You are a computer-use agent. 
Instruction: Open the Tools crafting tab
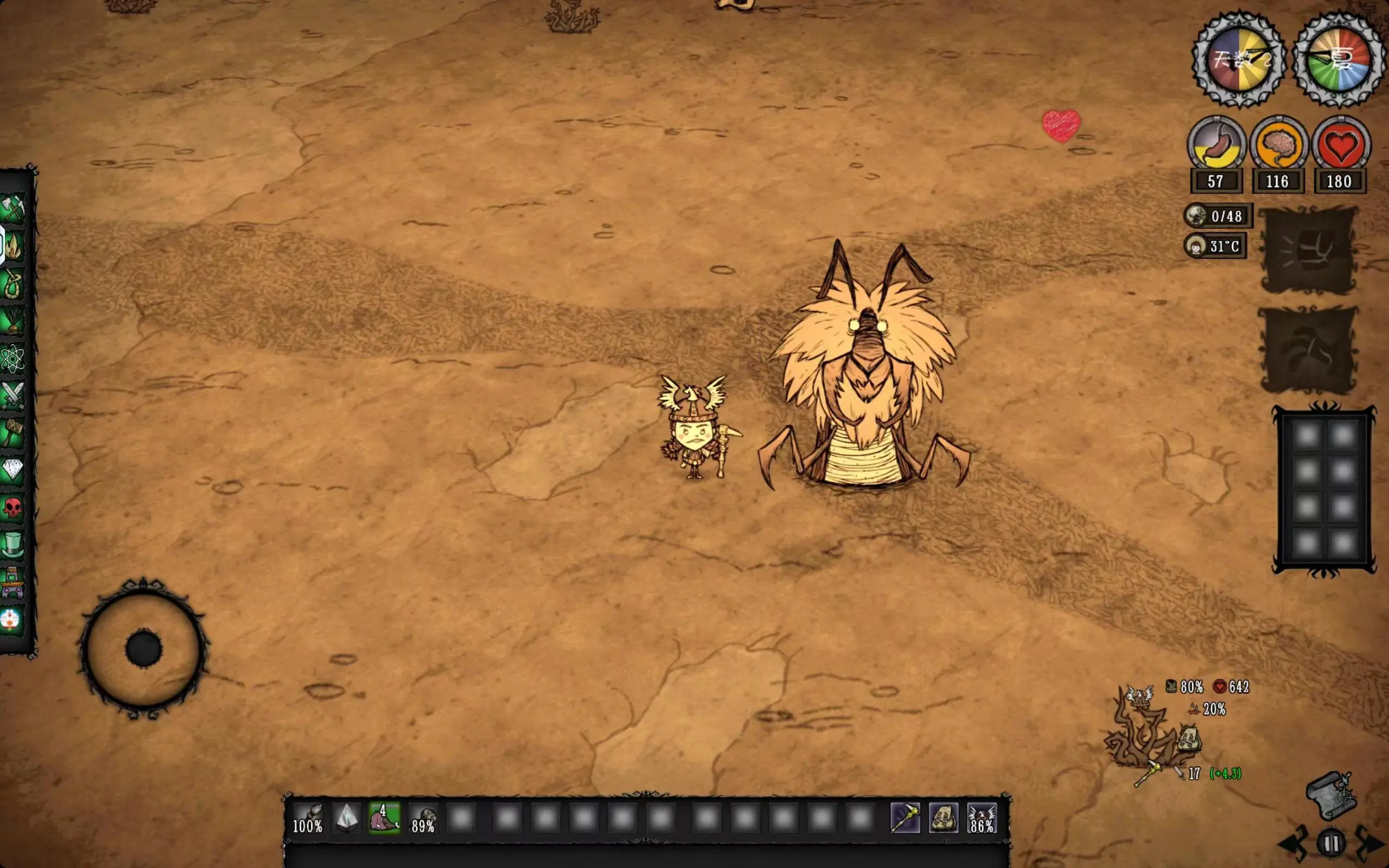point(12,208)
